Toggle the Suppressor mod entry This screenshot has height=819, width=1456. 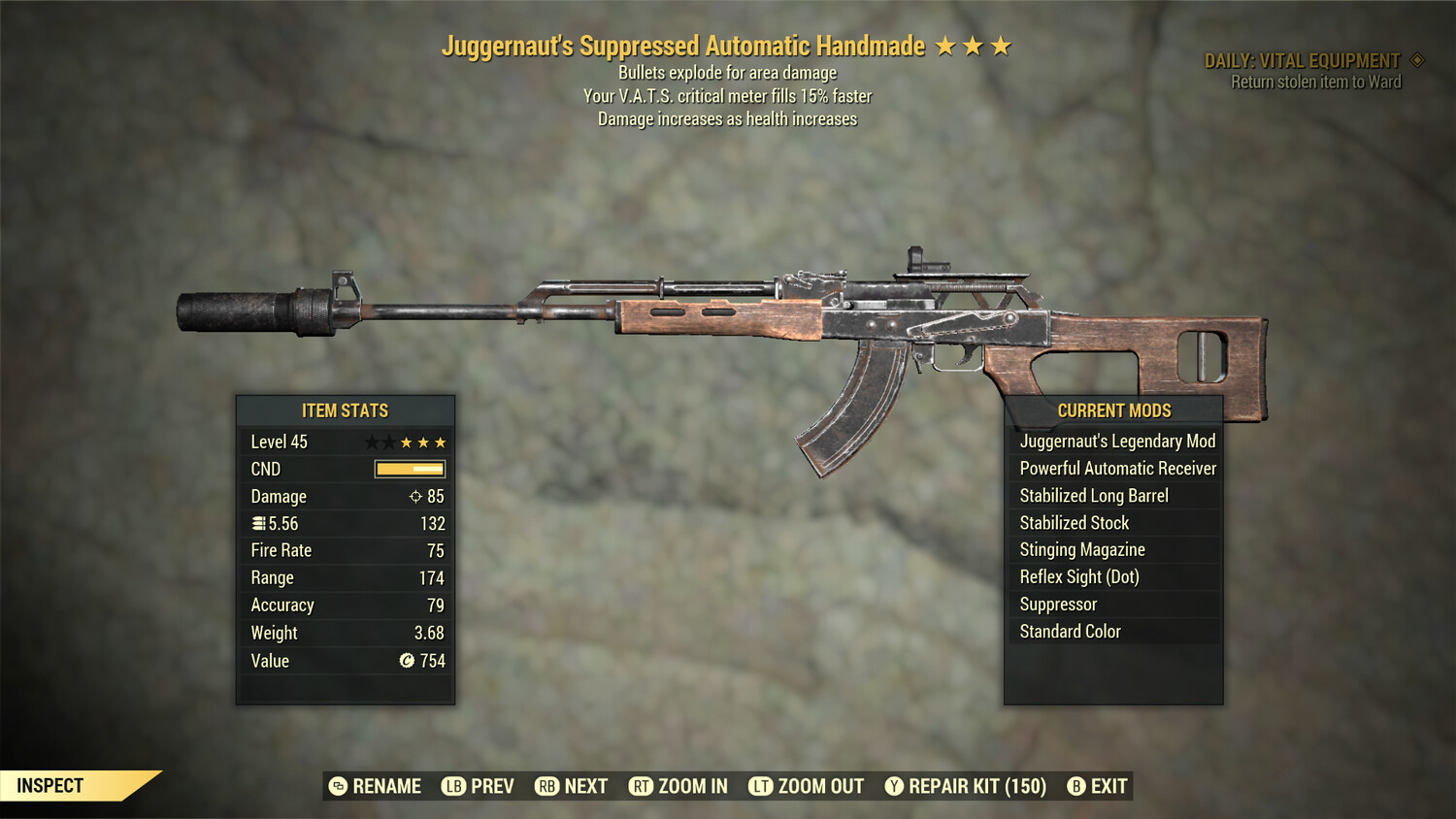[1112, 604]
